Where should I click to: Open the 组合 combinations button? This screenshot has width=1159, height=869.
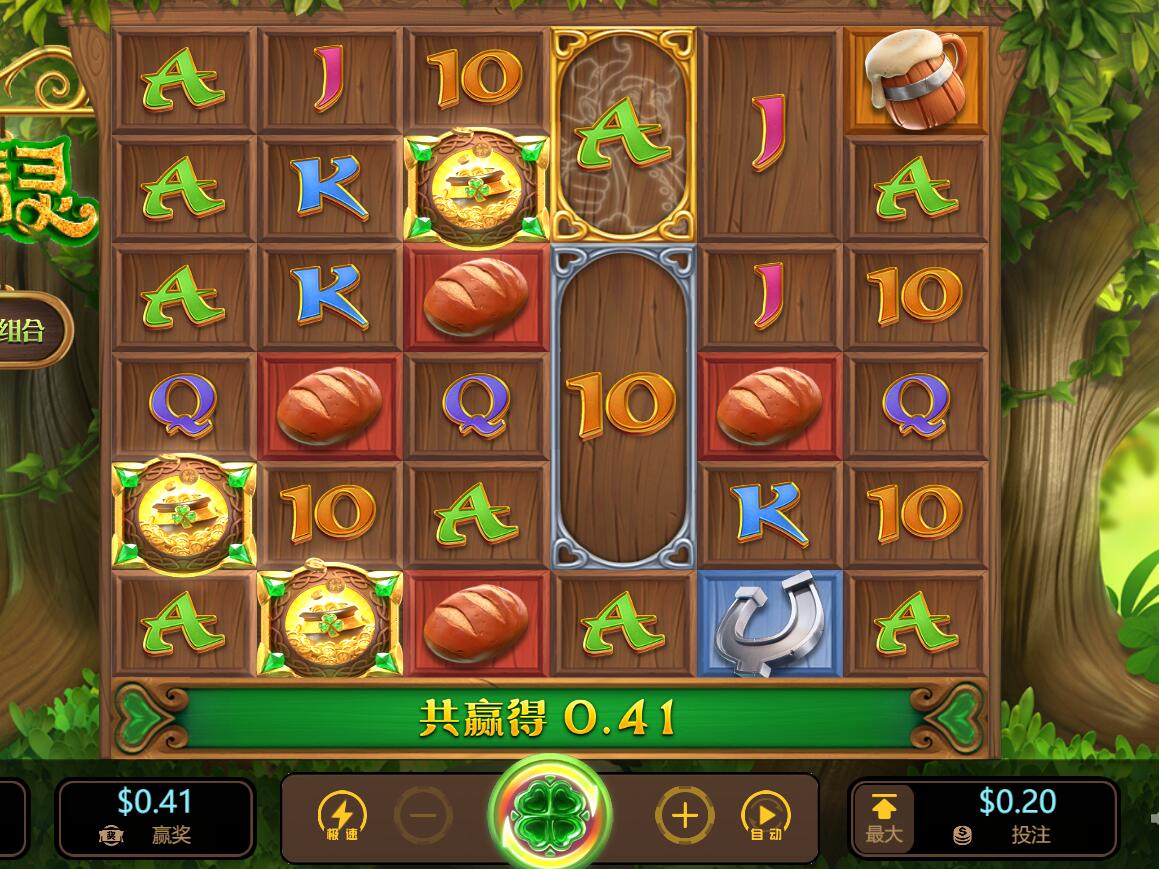tap(28, 331)
